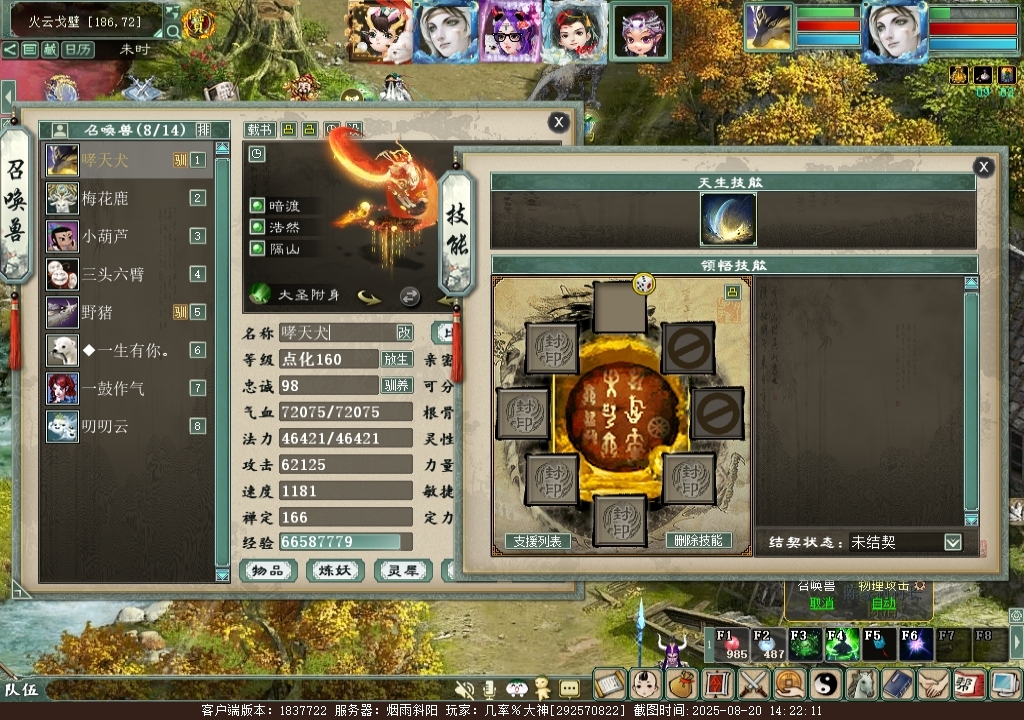Choose the 小葫芦 summon row
This screenshot has width=1024, height=720.
[x=106, y=236]
